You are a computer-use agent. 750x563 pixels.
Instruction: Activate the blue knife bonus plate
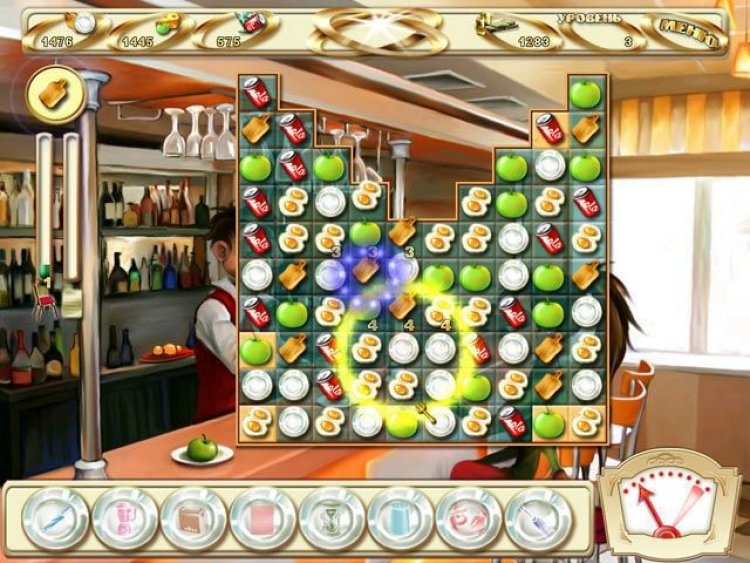pyautogui.click(x=56, y=518)
